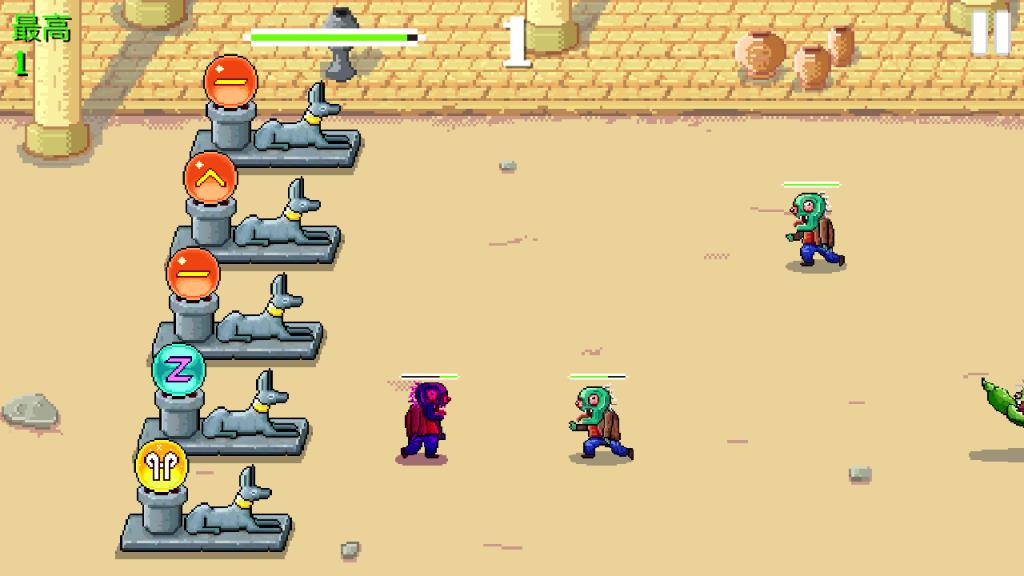
Task: Activate the cyan Z orb
Action: coord(178,371)
